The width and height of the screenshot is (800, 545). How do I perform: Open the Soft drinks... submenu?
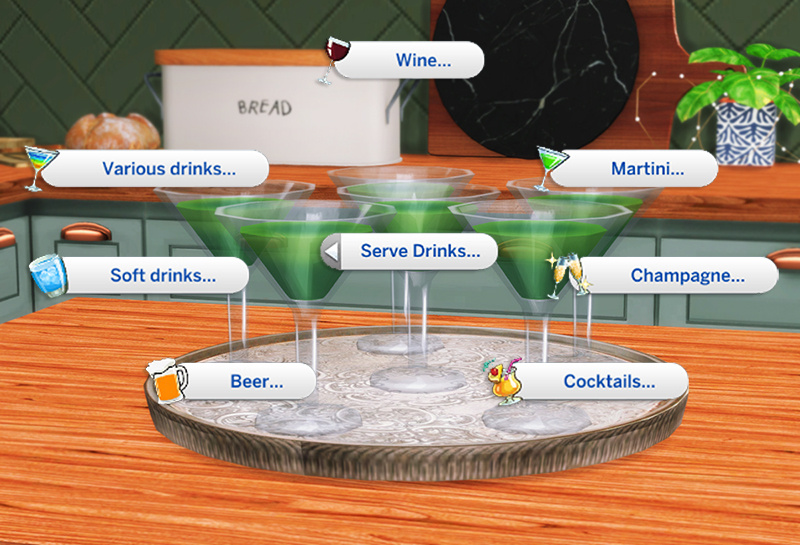point(162,275)
